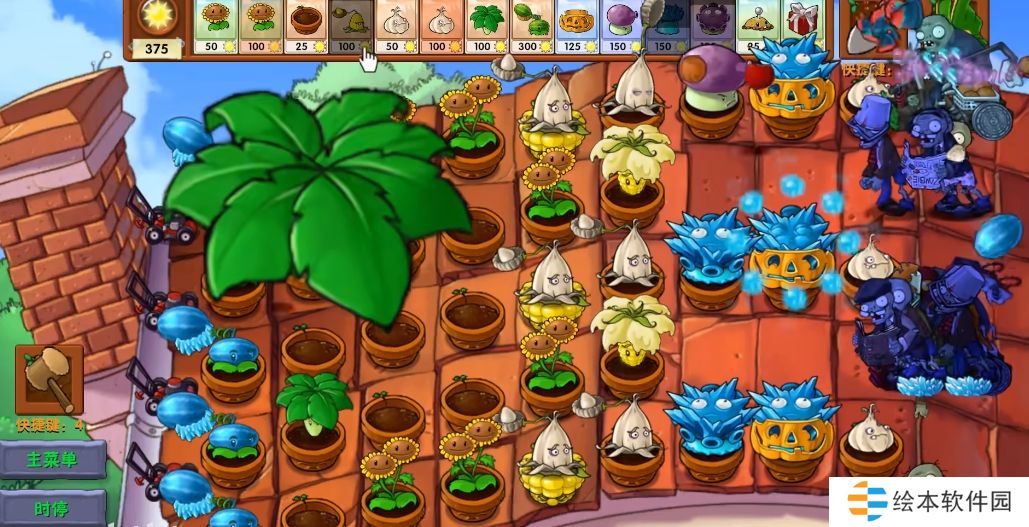This screenshot has height=527, width=1029.
Task: Choose the Flower Pot seed packet
Action: pyautogui.click(x=305, y=26)
